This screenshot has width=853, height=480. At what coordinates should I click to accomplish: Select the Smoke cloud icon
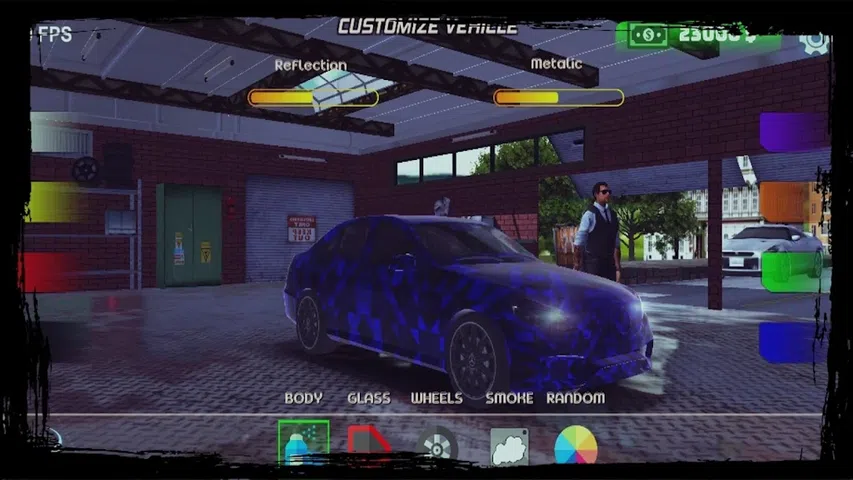click(508, 446)
